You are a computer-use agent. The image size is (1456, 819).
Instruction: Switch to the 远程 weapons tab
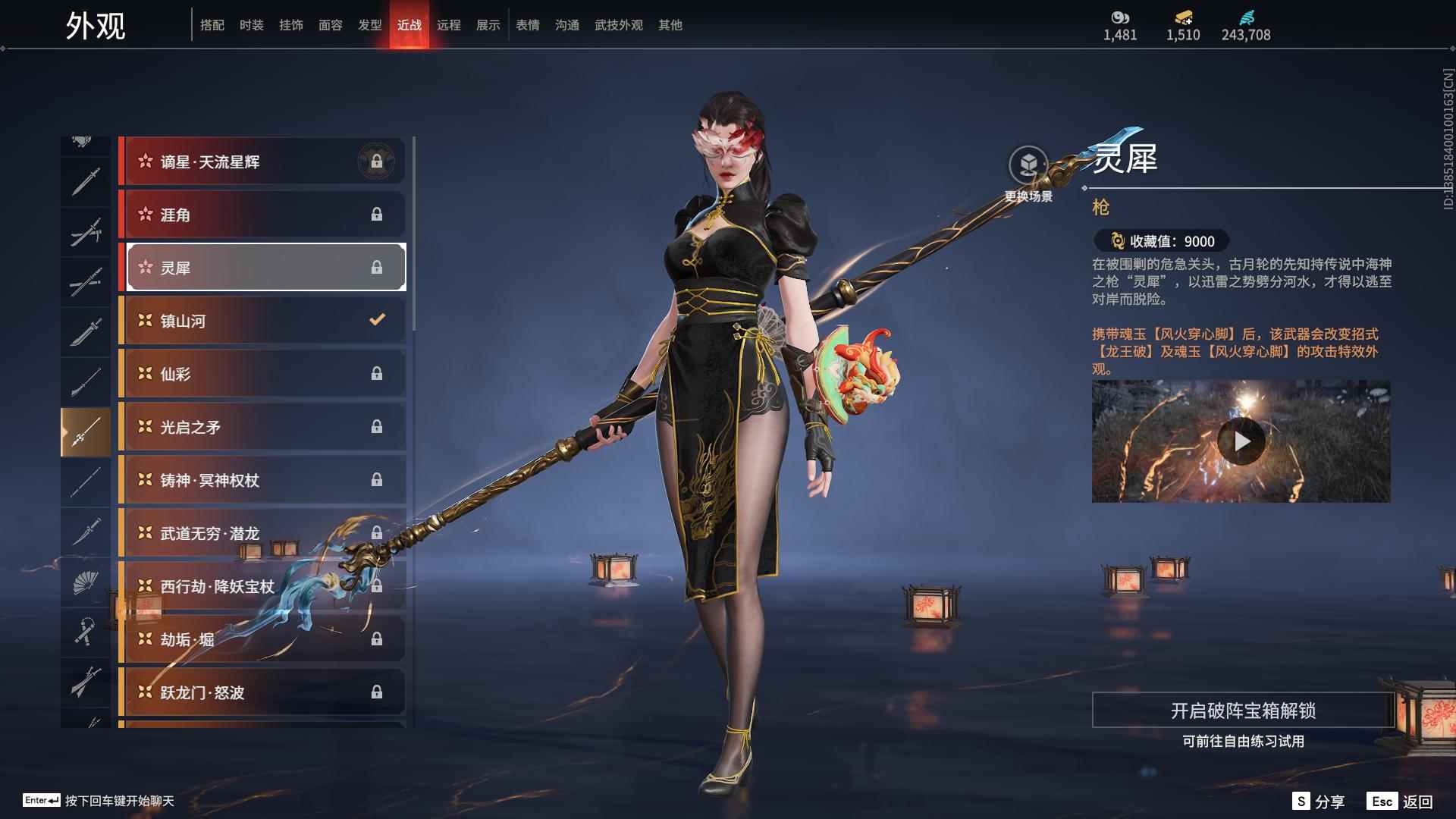click(x=448, y=25)
